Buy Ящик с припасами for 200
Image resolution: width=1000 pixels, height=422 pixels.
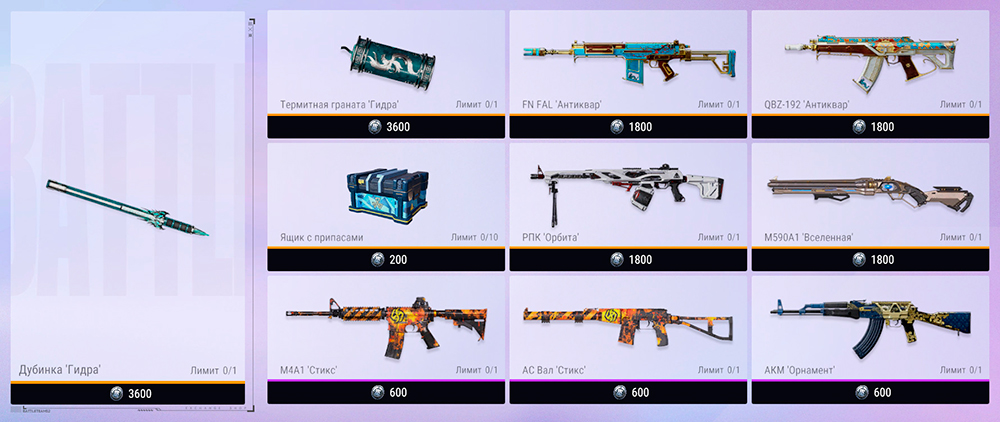[x=385, y=259]
